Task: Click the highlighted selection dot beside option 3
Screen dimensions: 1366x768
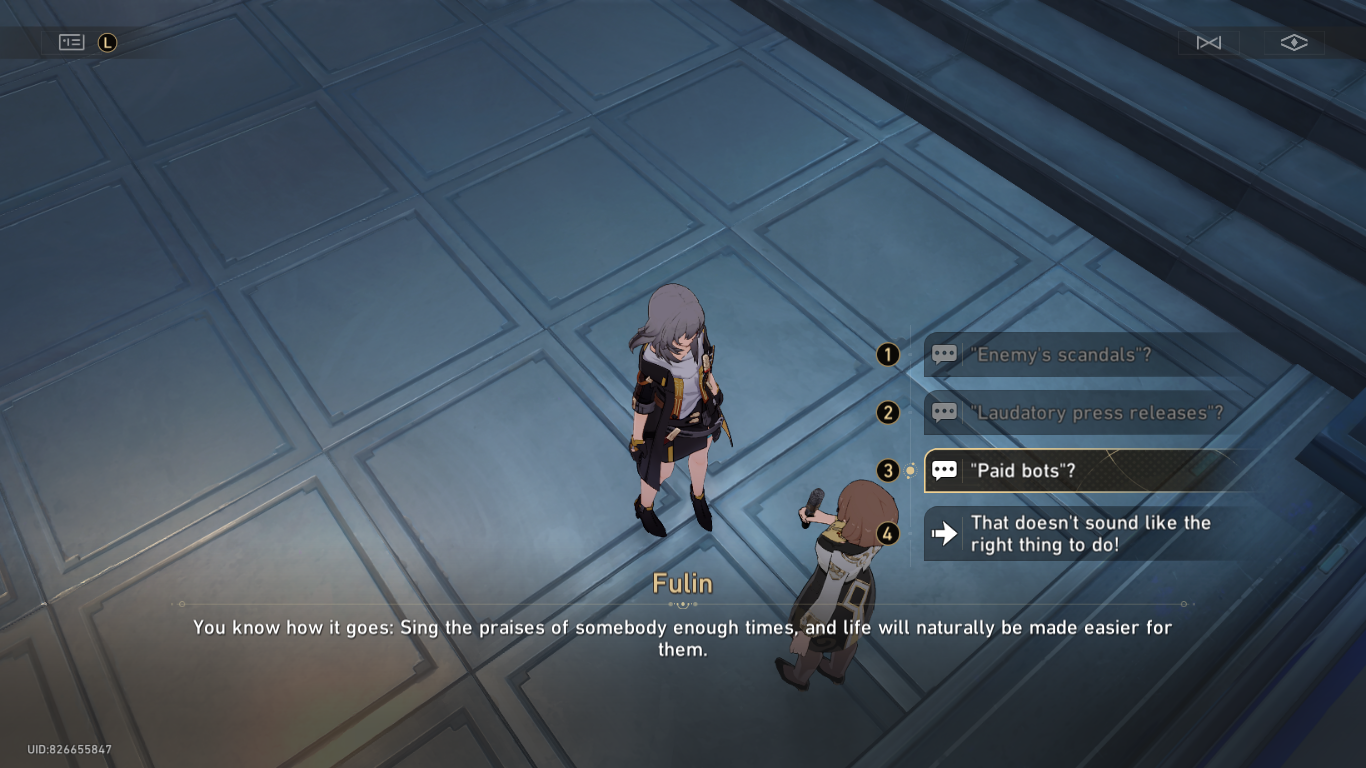Action: pyautogui.click(x=909, y=470)
